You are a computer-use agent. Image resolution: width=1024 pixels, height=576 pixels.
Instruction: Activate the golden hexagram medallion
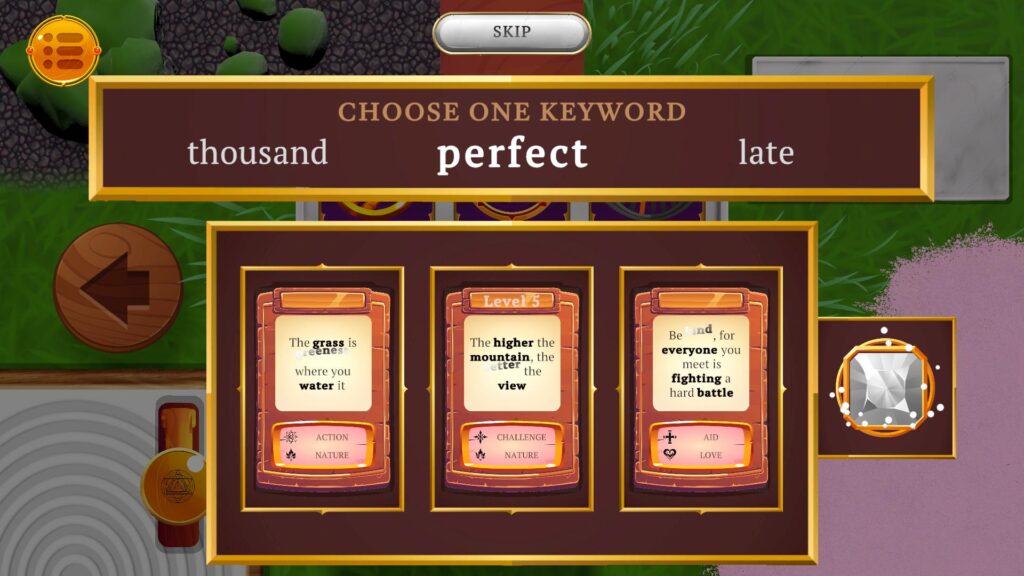tap(173, 487)
